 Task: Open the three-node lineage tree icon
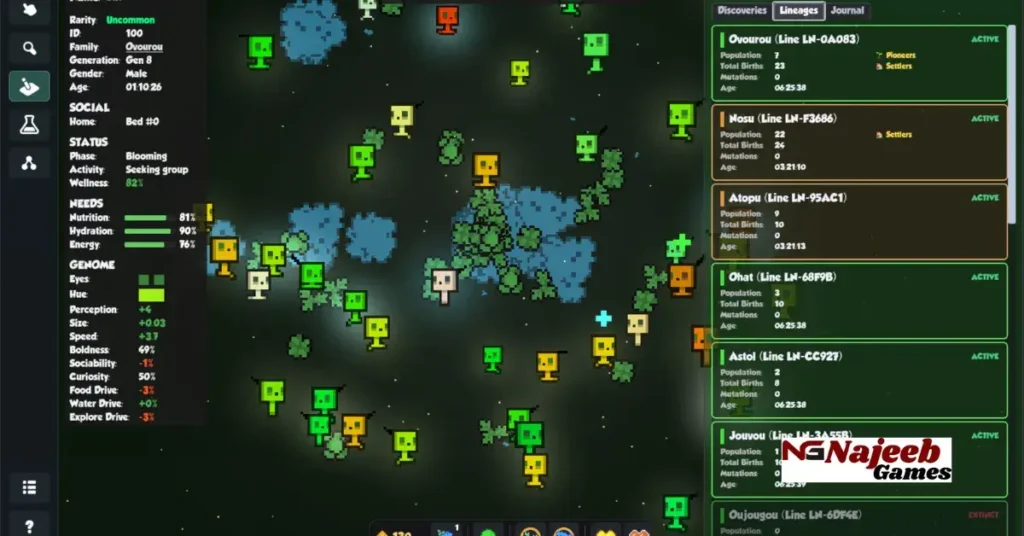[x=29, y=162]
